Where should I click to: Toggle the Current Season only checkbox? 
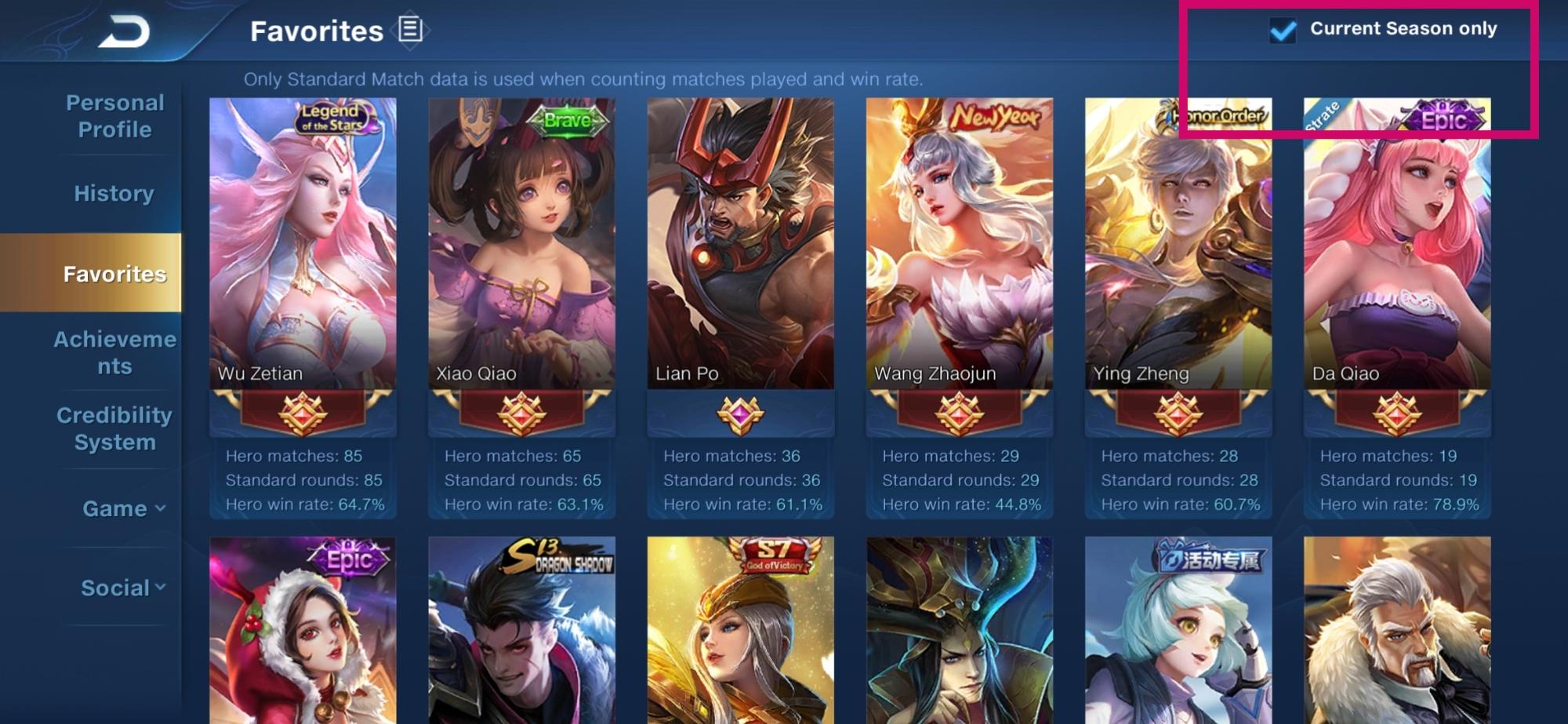(1283, 31)
